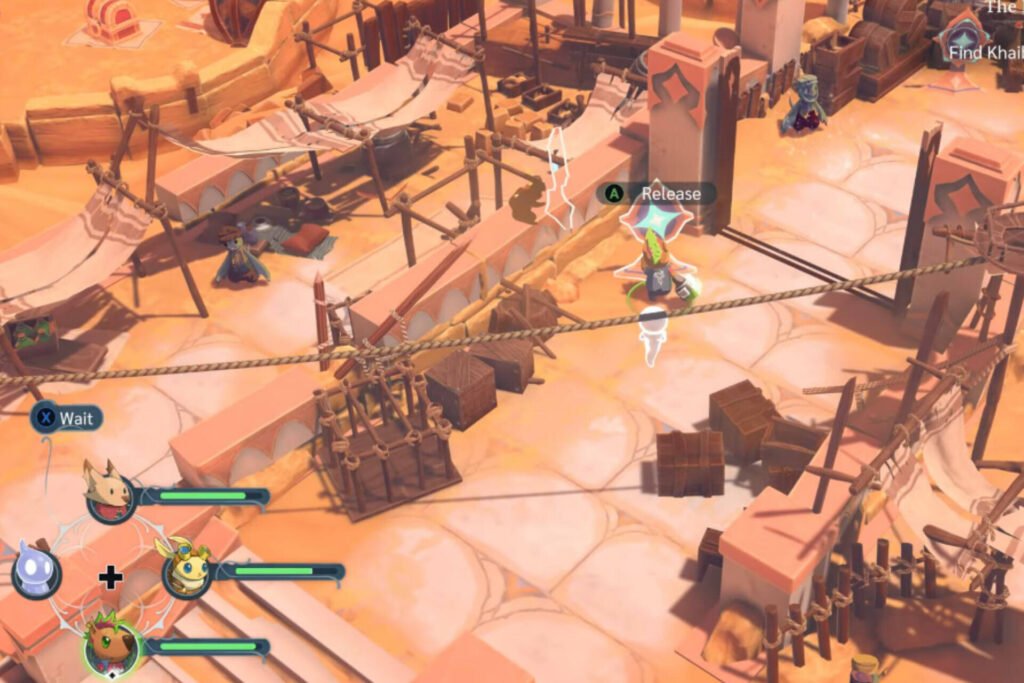Choose the yellow goggle-wearing hero portrait
This screenshot has width=1024, height=683.
(186, 570)
